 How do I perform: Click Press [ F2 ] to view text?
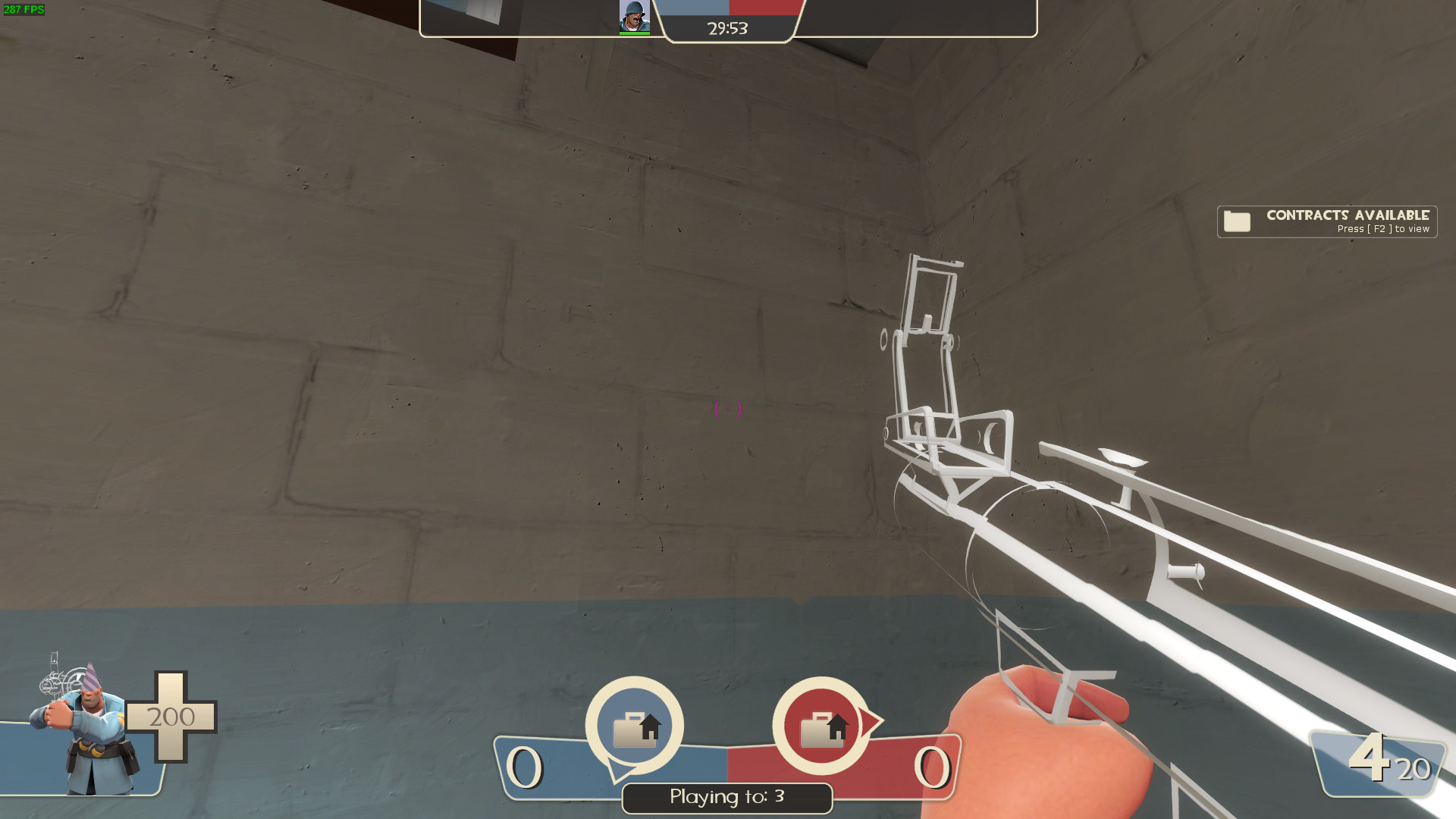(1382, 228)
